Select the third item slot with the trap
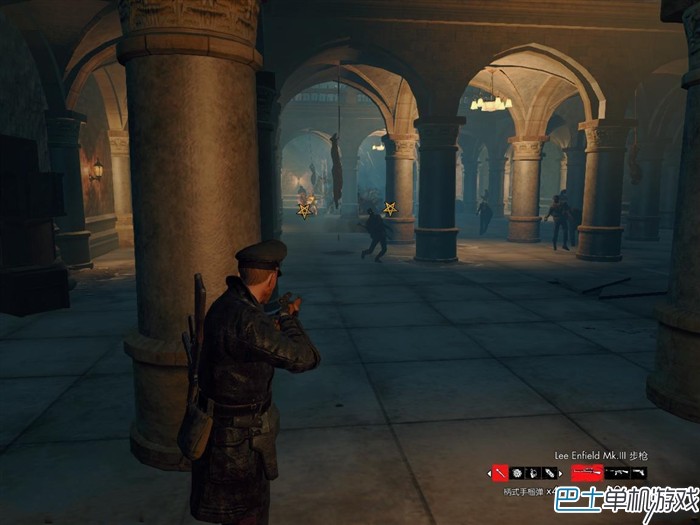This screenshot has height=525, width=700. 531,472
